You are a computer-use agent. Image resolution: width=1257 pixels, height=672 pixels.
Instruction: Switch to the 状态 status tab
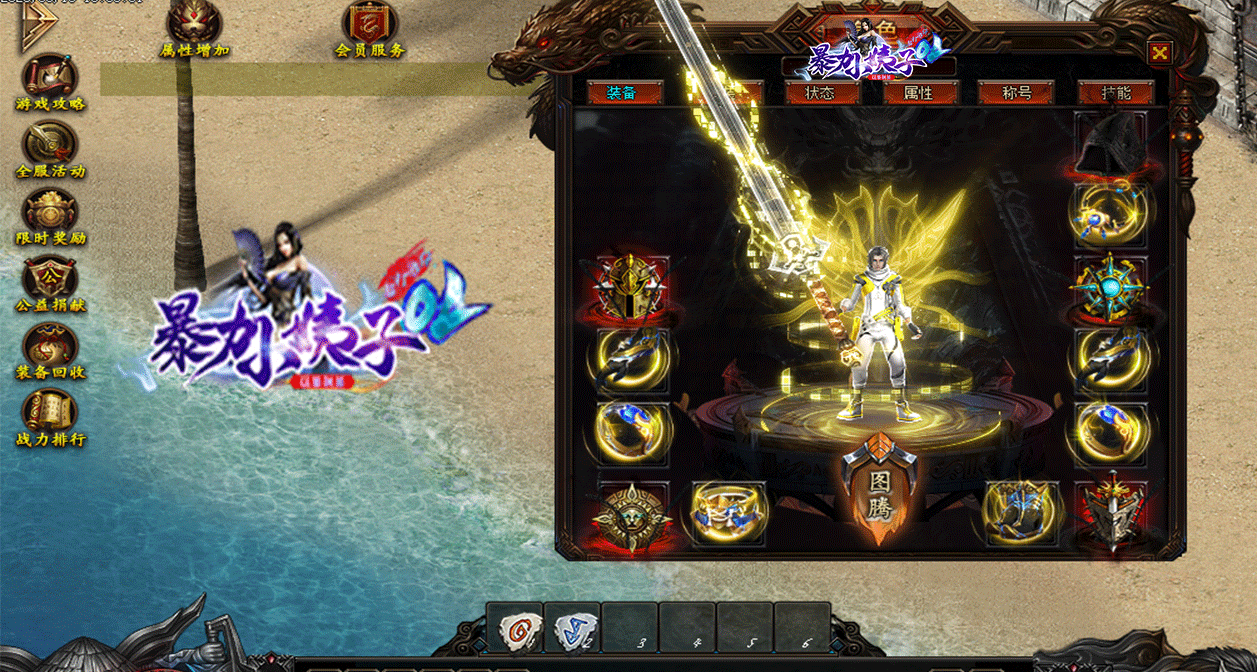coord(809,93)
